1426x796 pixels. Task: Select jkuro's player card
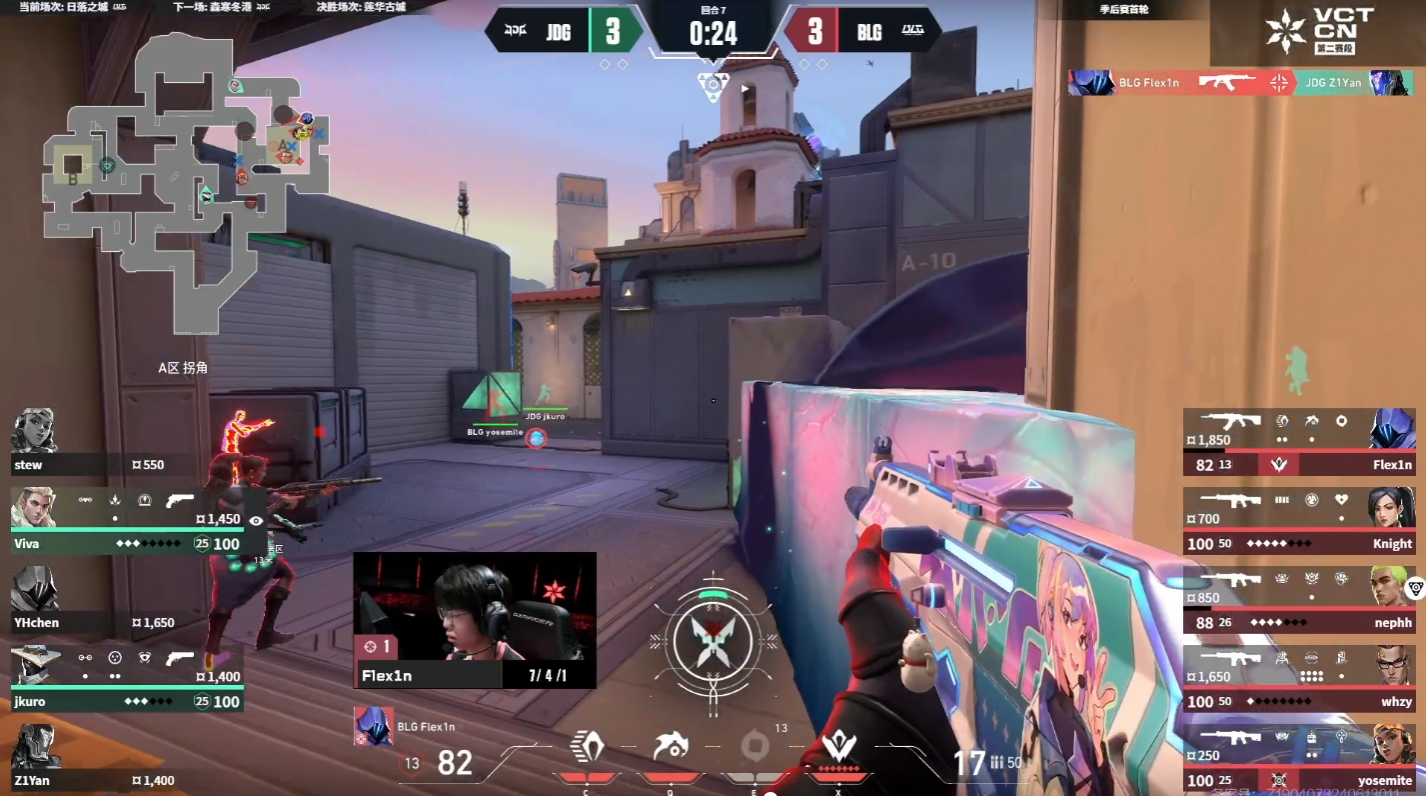coord(125,679)
